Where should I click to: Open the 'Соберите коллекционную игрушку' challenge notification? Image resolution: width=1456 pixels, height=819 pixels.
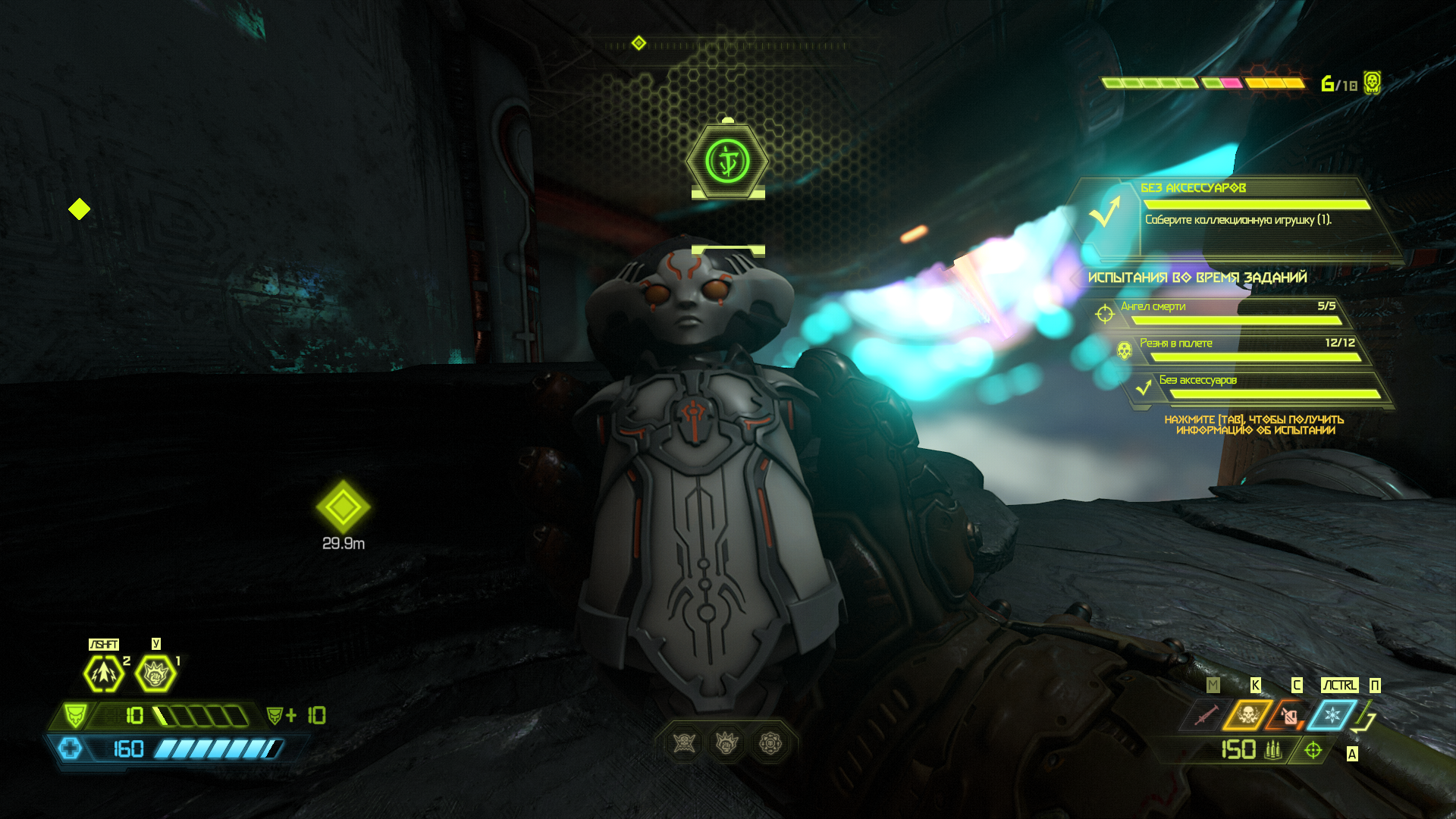tap(1238, 220)
